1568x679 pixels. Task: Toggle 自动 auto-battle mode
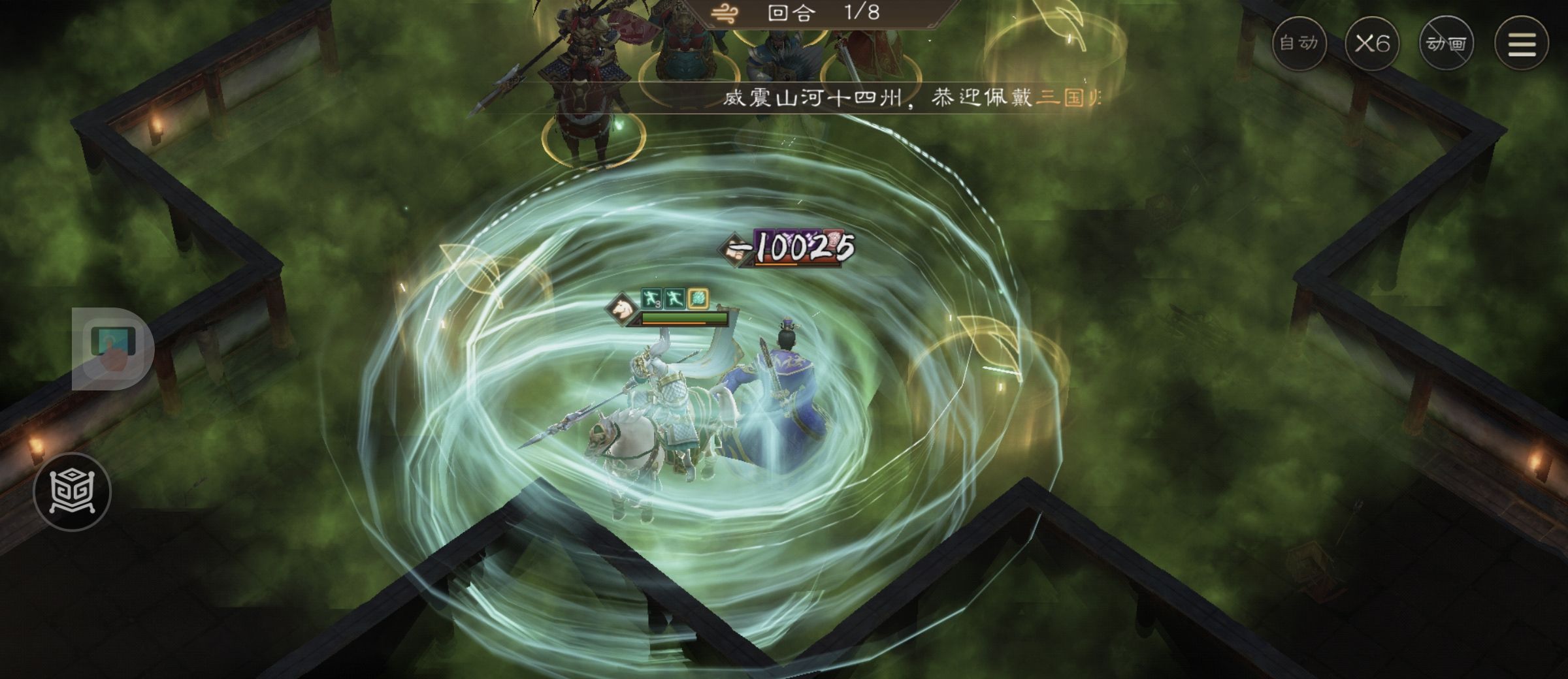[x=1301, y=43]
